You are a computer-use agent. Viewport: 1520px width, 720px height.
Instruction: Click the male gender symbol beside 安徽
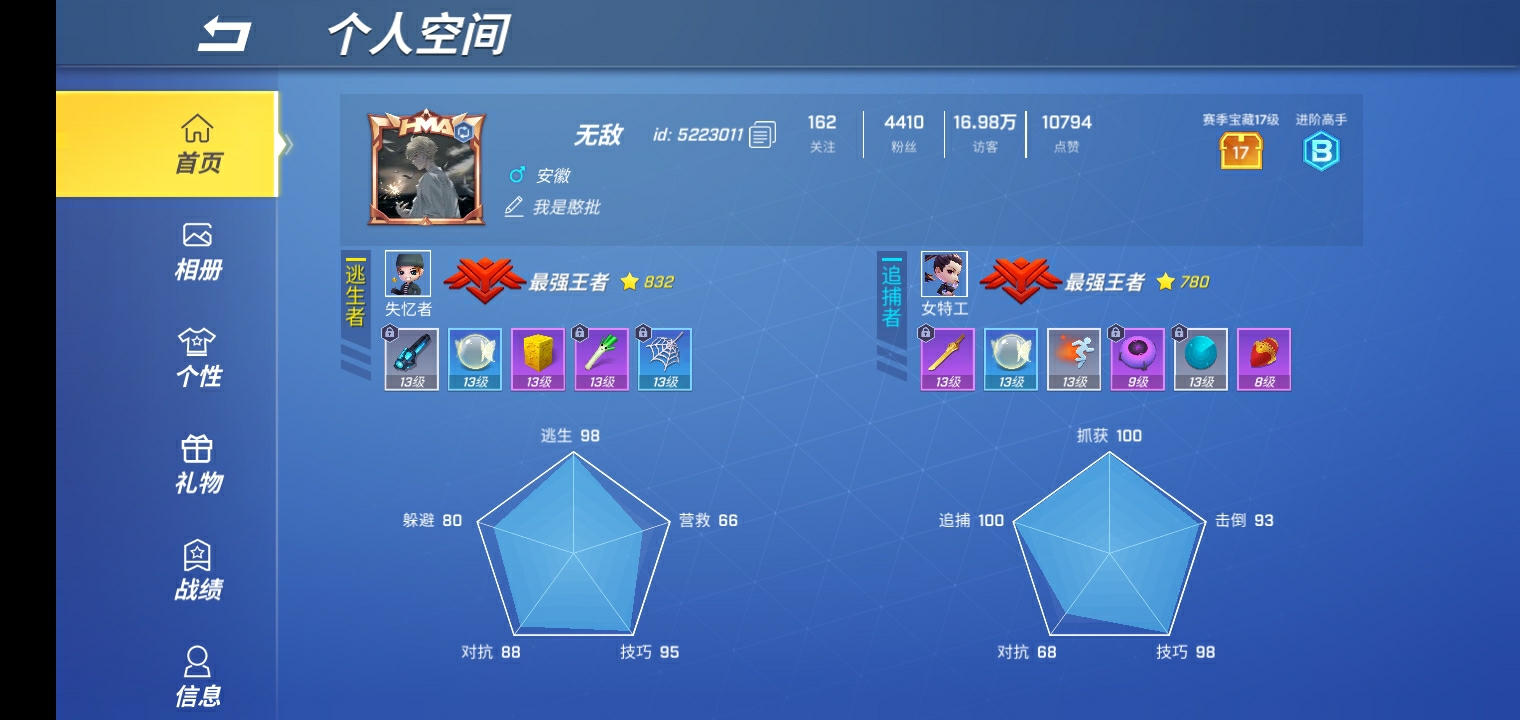point(515,175)
